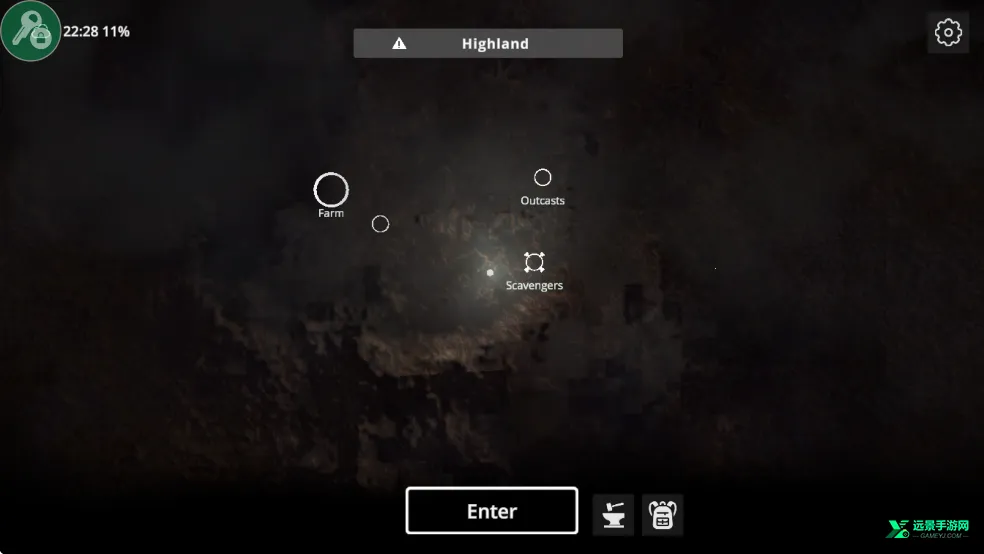
Task: Select the Outcasts map marker
Action: pos(542,178)
